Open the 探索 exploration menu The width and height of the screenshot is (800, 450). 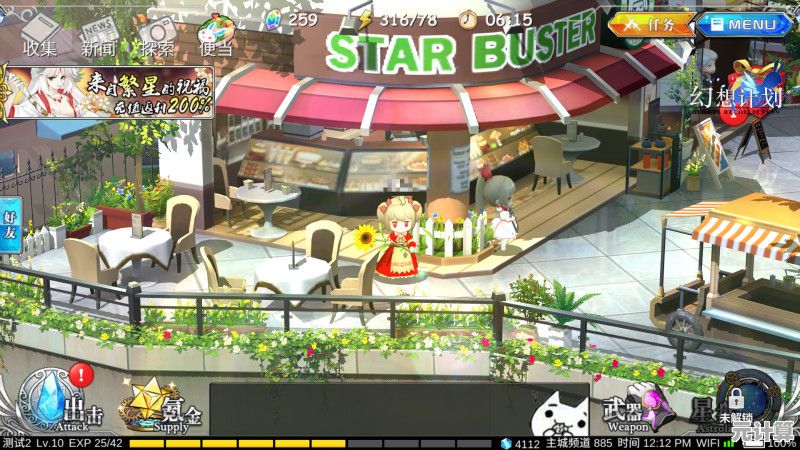(157, 30)
